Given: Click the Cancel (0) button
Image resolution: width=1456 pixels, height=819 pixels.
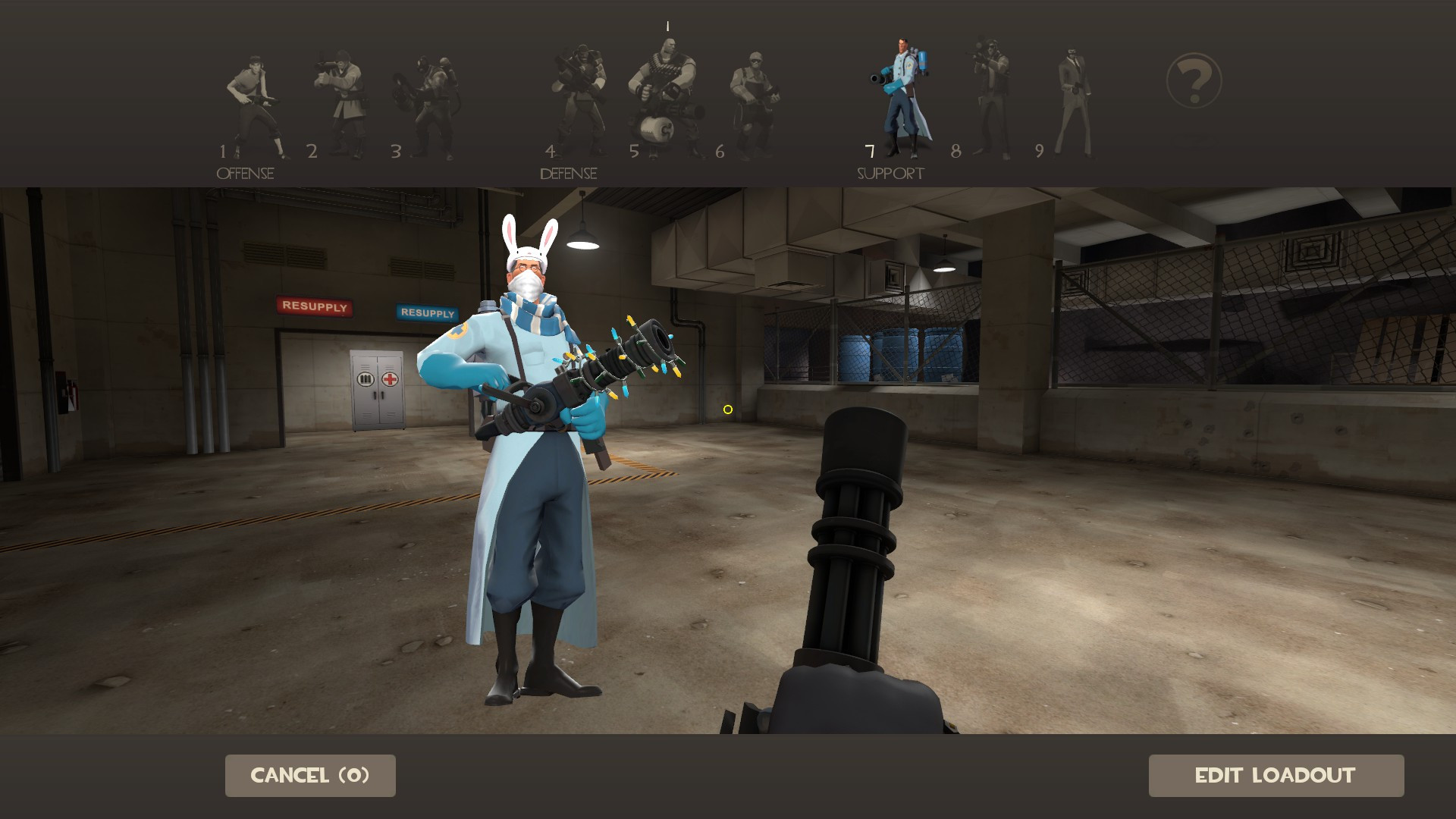Looking at the screenshot, I should (x=309, y=775).
